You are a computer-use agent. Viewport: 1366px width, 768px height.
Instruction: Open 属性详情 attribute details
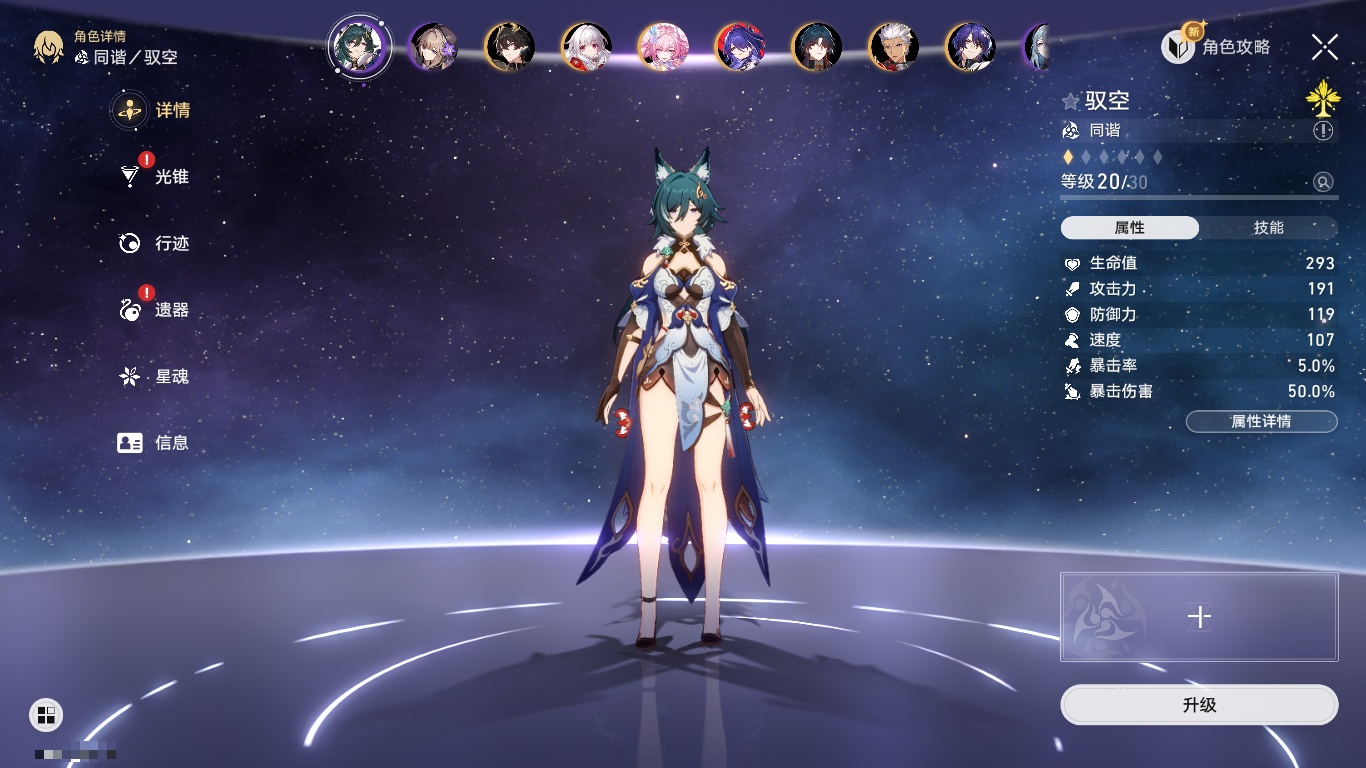[1261, 421]
